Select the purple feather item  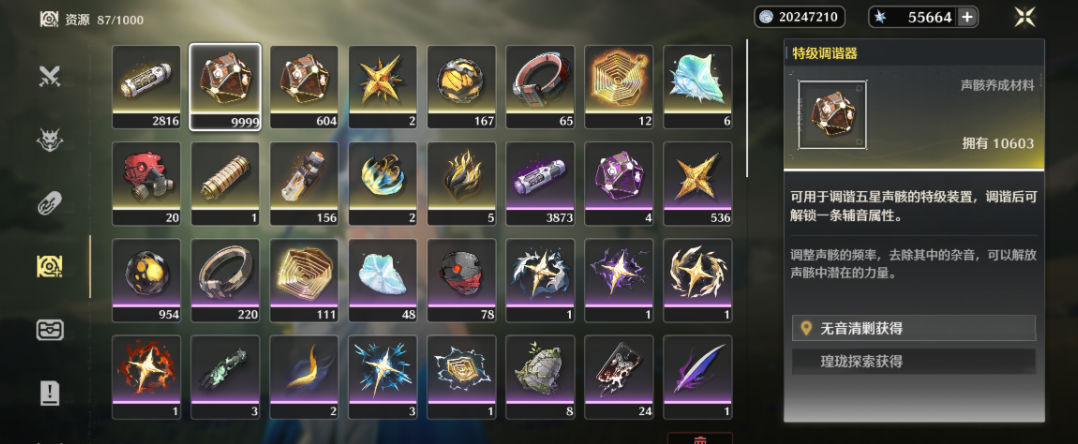click(697, 371)
